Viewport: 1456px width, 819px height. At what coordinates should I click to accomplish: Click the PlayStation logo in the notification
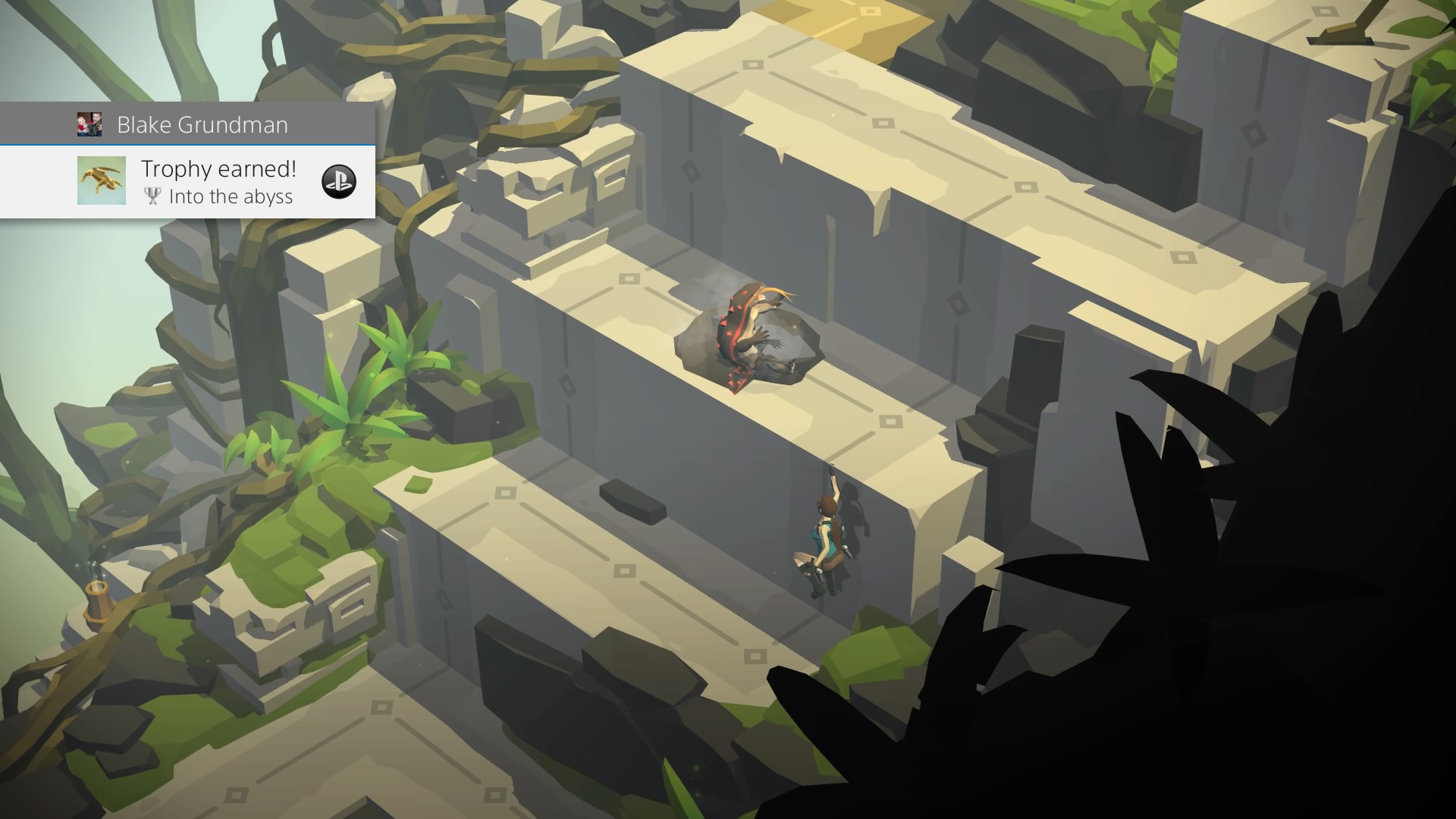[340, 182]
